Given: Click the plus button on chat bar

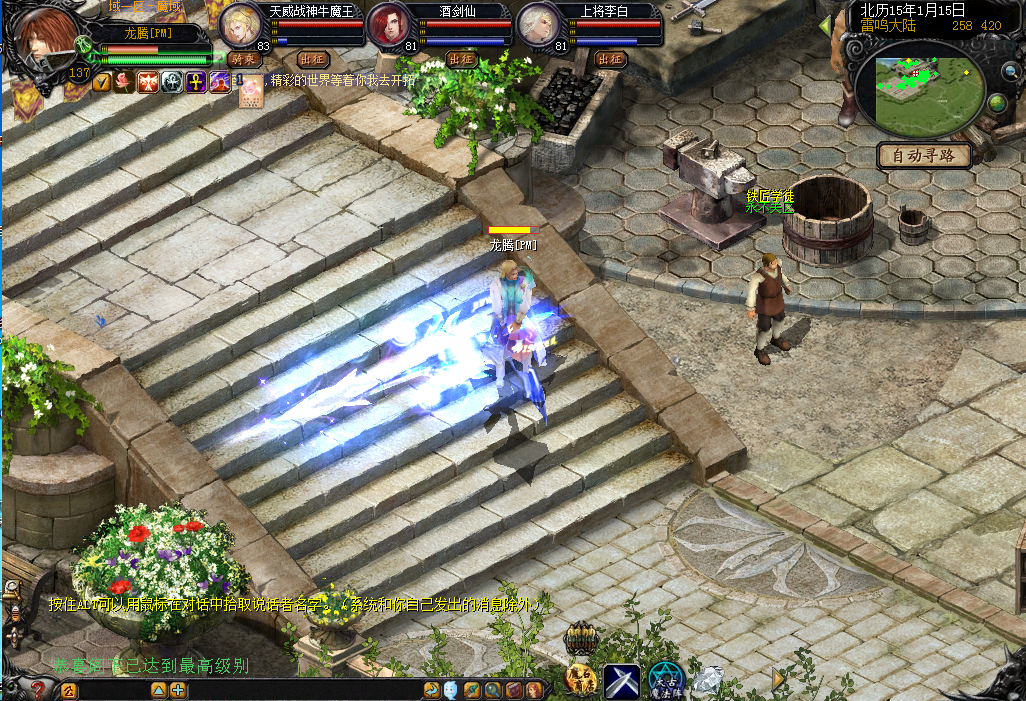Looking at the screenshot, I should coord(178,690).
